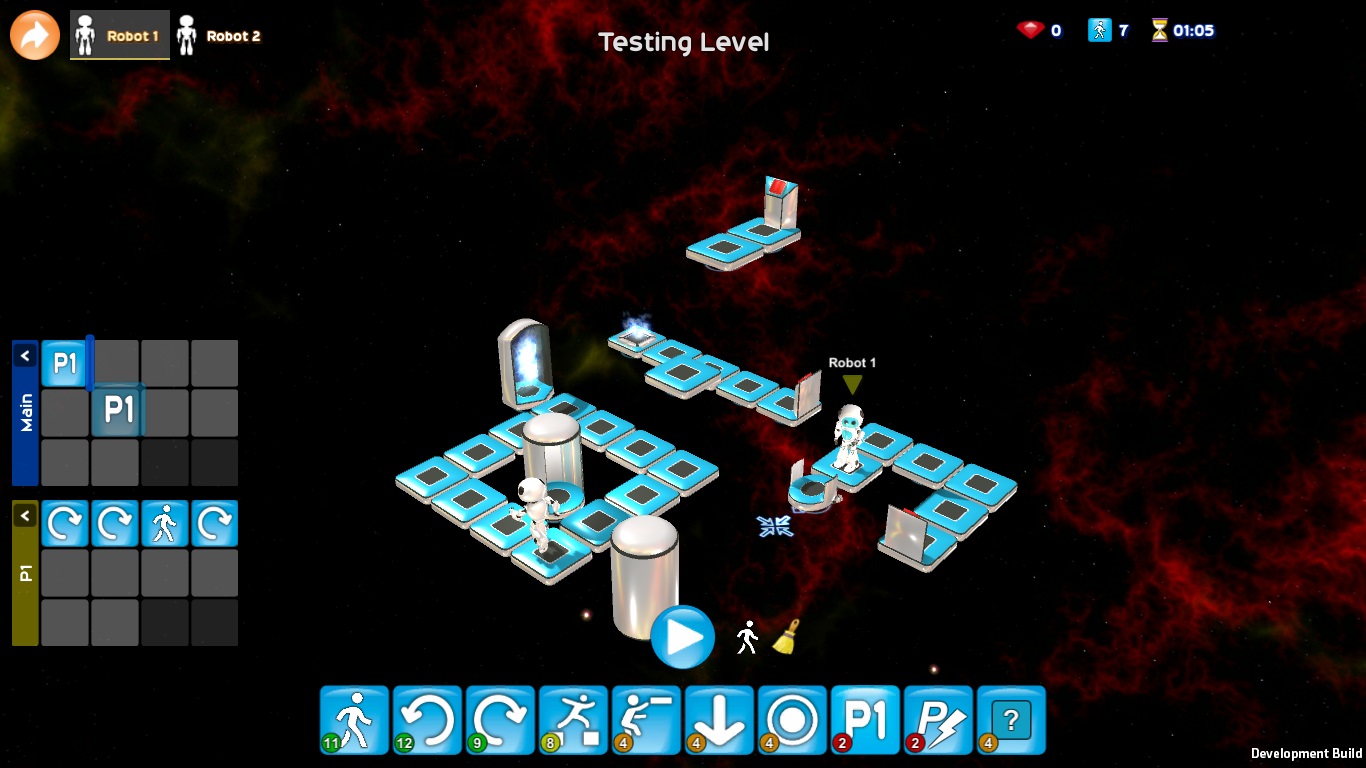
Task: Select the circle action command
Action: point(791,719)
